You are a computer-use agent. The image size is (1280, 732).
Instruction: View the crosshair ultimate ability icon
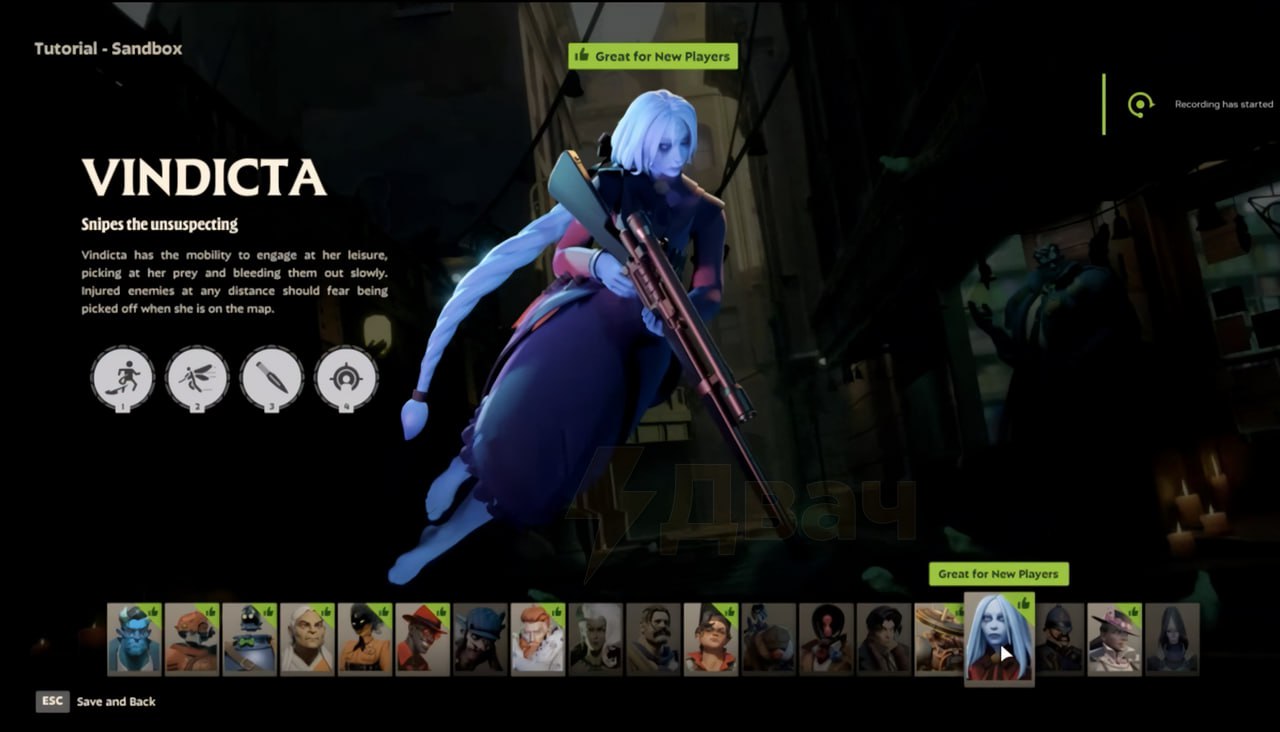click(346, 378)
